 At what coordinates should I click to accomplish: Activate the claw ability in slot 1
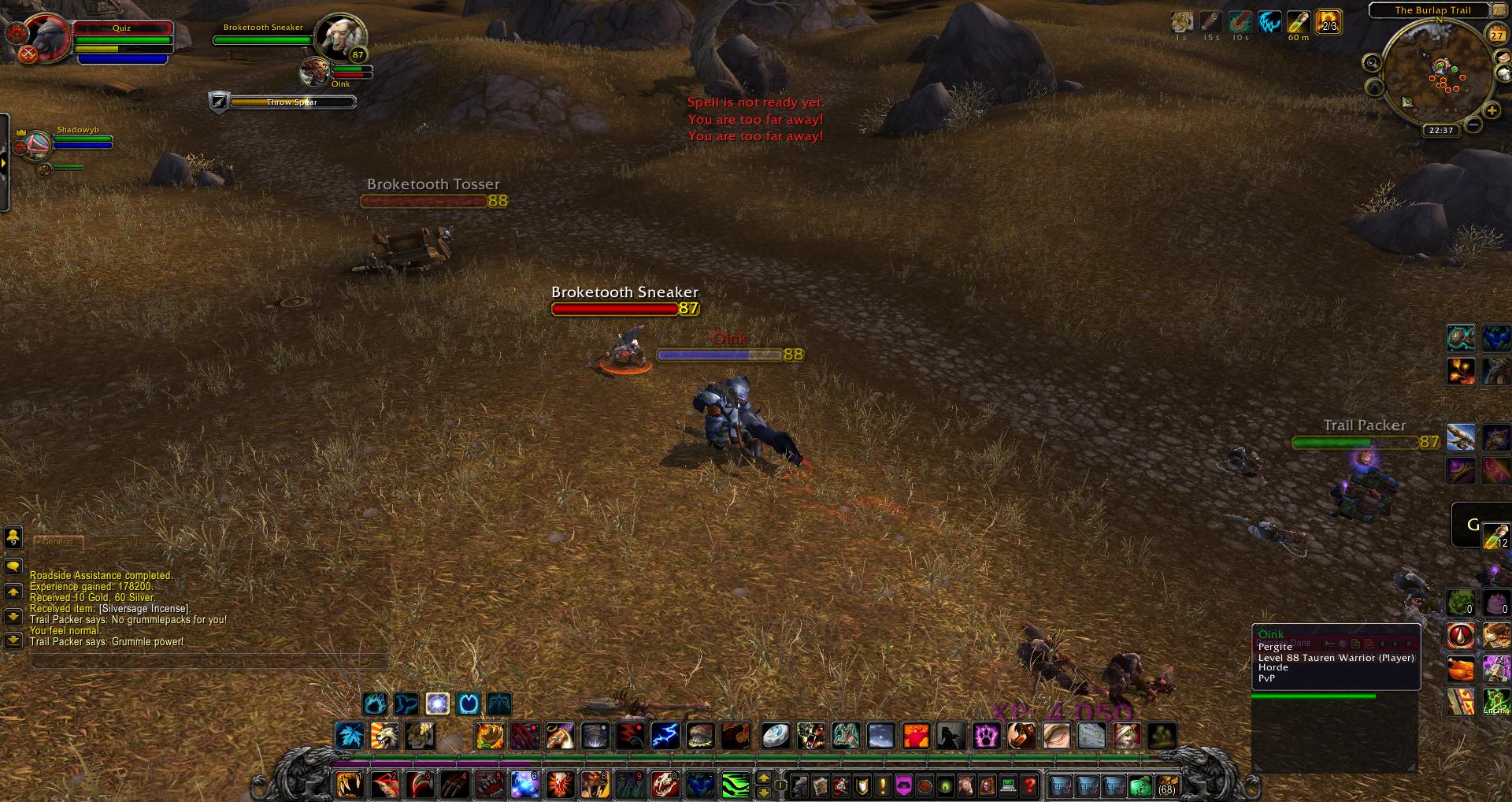tap(349, 785)
